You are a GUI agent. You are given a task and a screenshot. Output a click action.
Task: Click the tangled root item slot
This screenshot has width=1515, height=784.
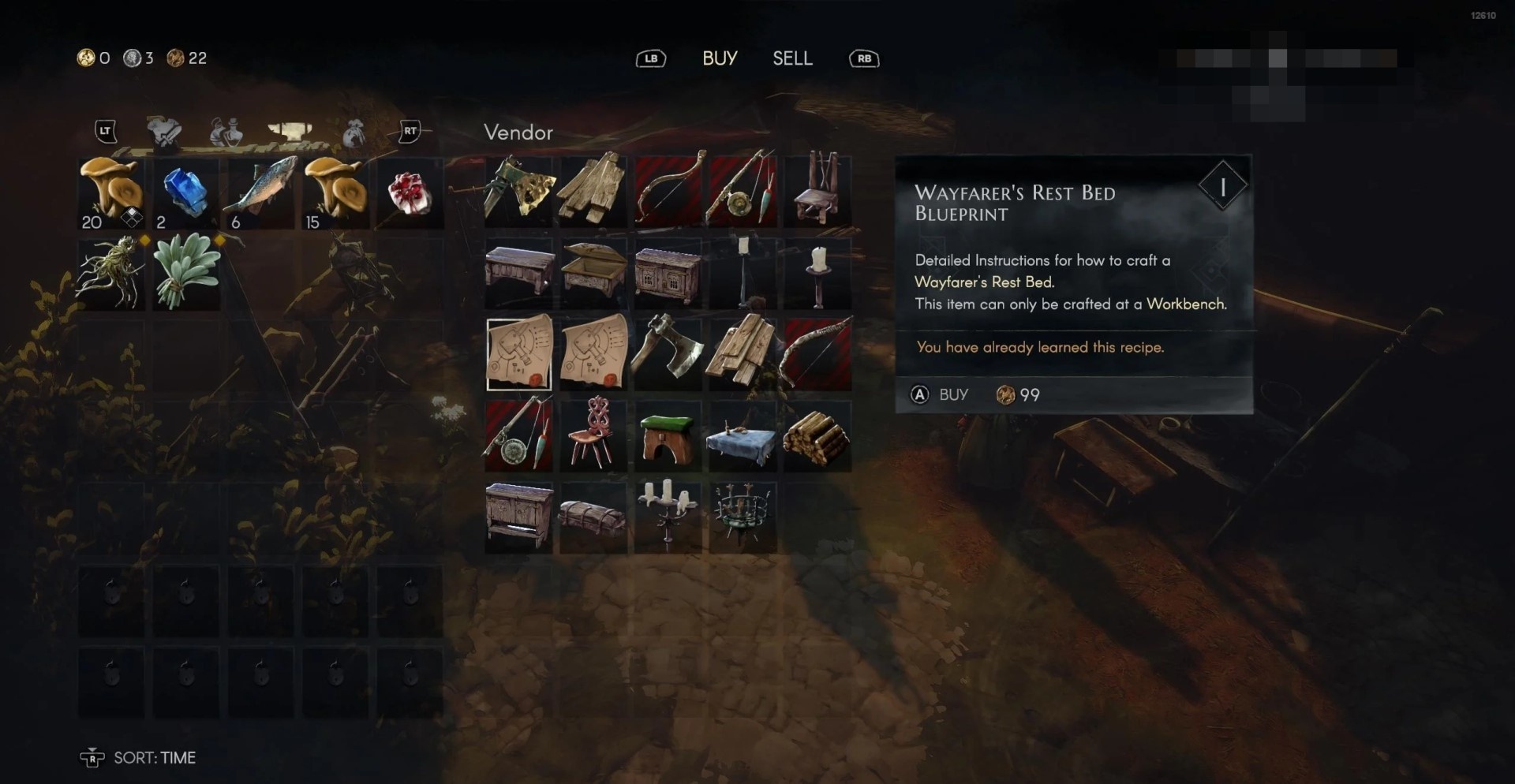(x=111, y=274)
